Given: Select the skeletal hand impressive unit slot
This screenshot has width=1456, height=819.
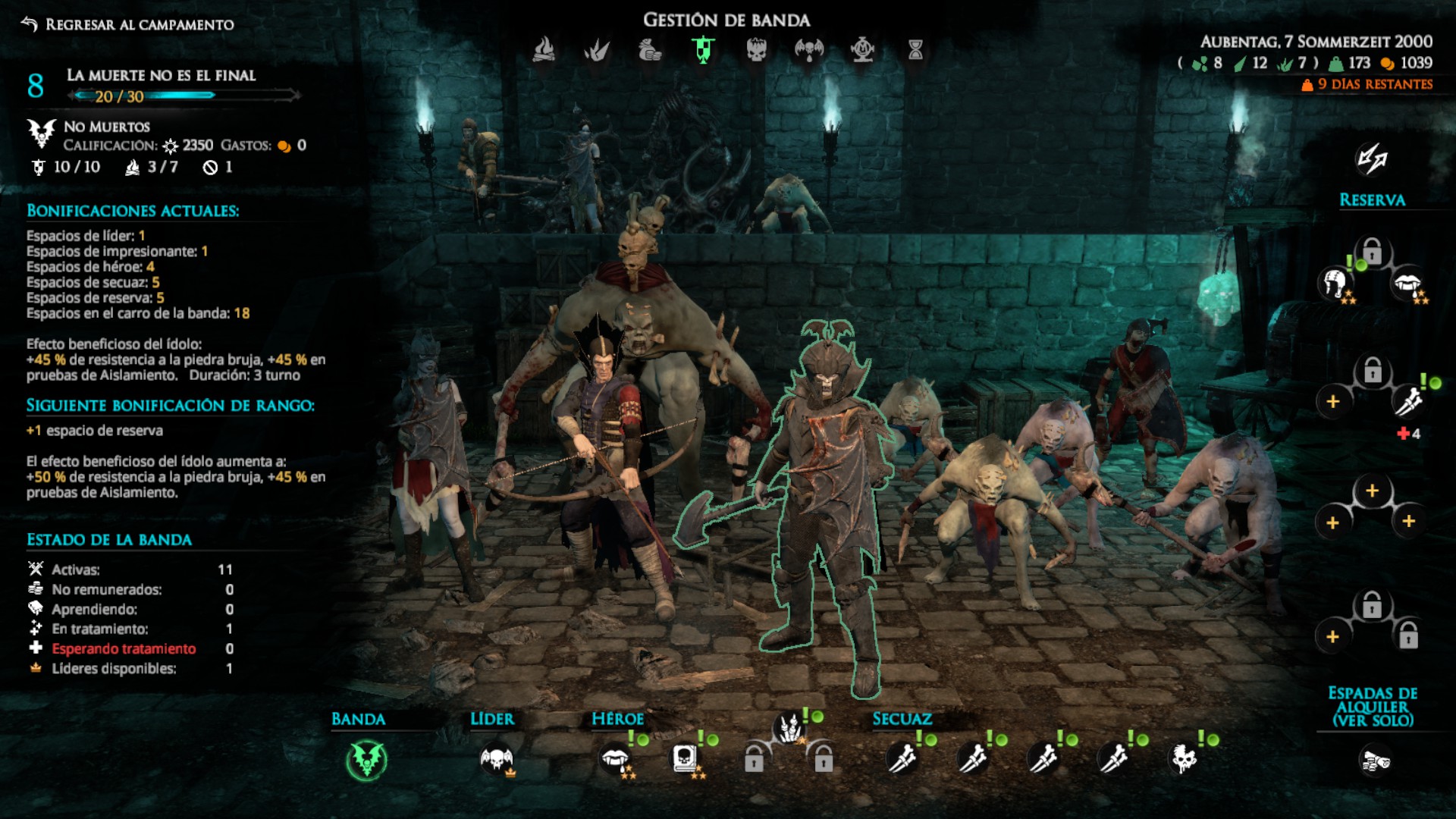Looking at the screenshot, I should (789, 729).
